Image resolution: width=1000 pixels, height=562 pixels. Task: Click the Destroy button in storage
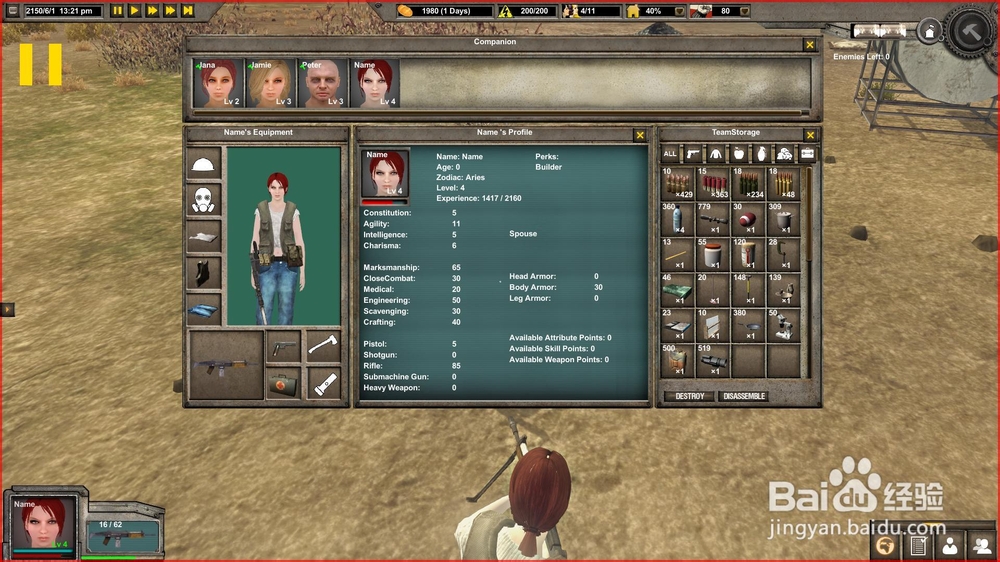click(689, 396)
